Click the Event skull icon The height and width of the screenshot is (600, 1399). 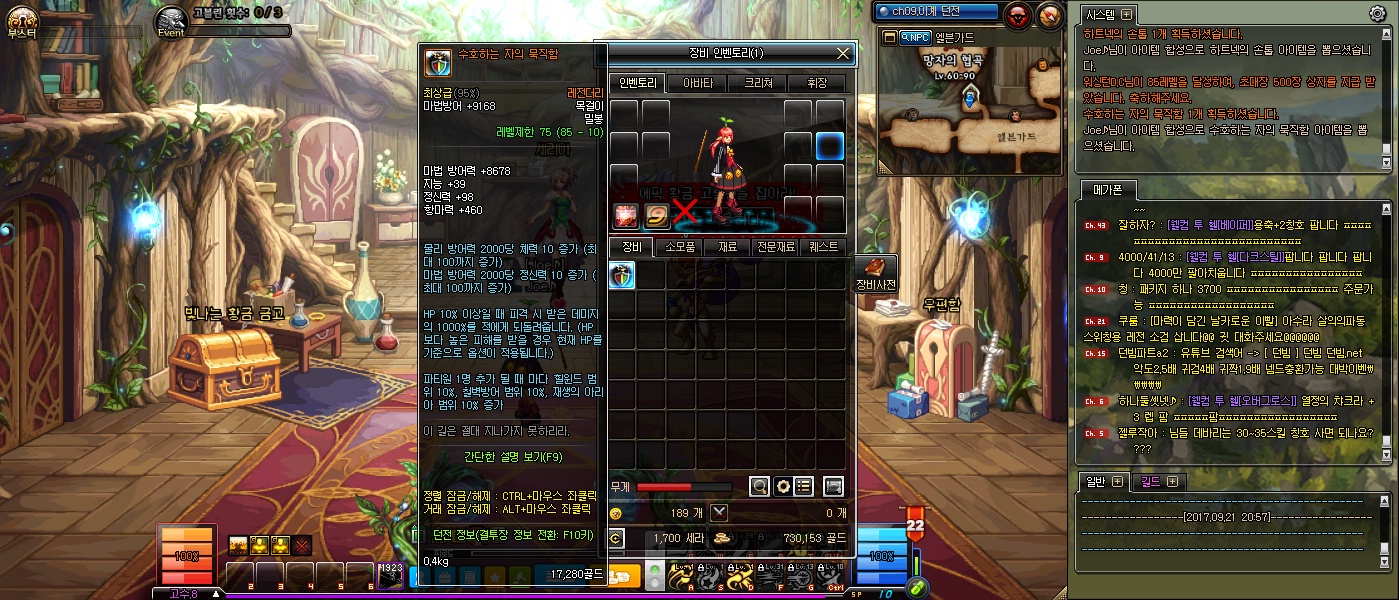tap(172, 20)
